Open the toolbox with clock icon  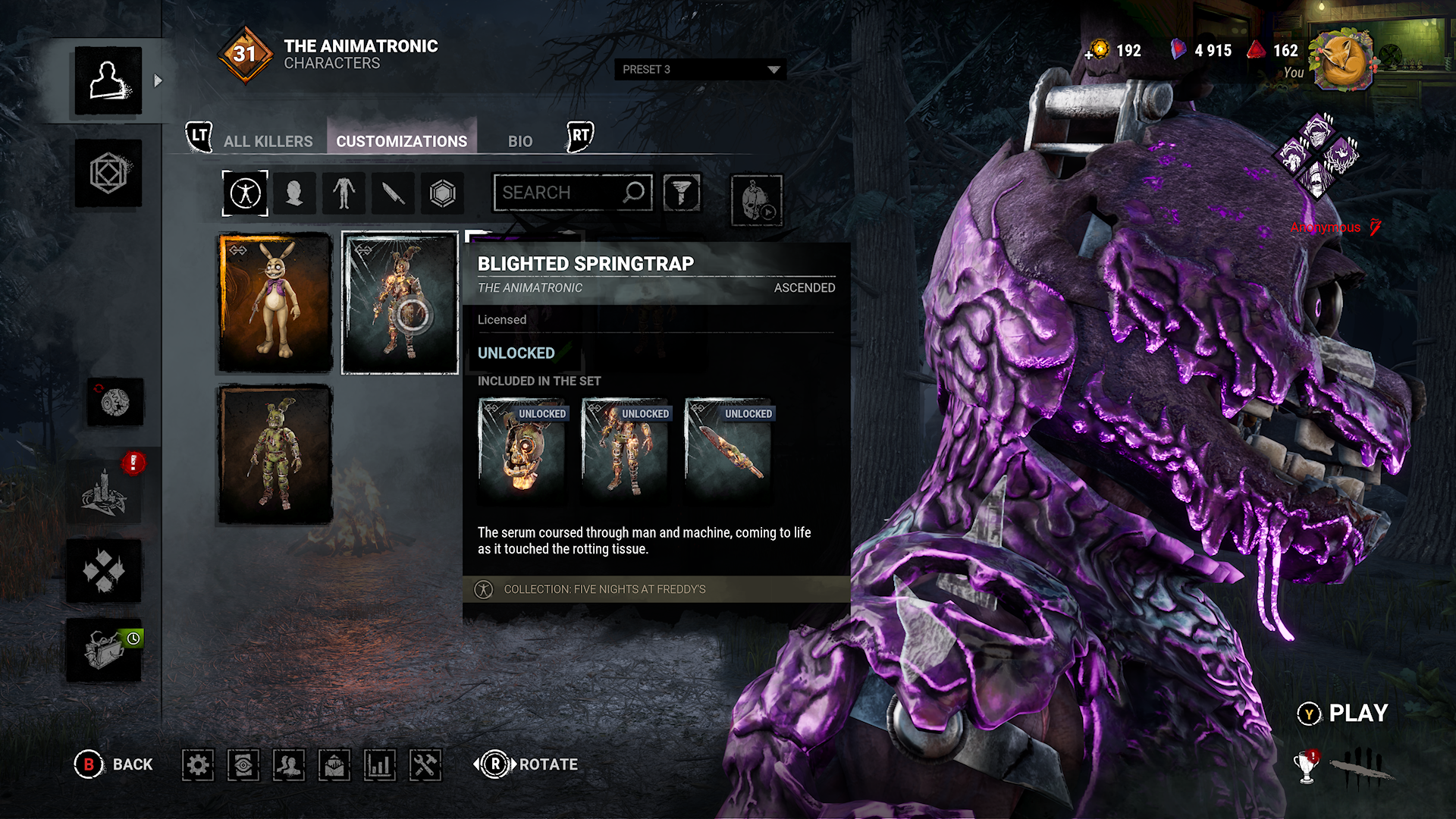(105, 650)
